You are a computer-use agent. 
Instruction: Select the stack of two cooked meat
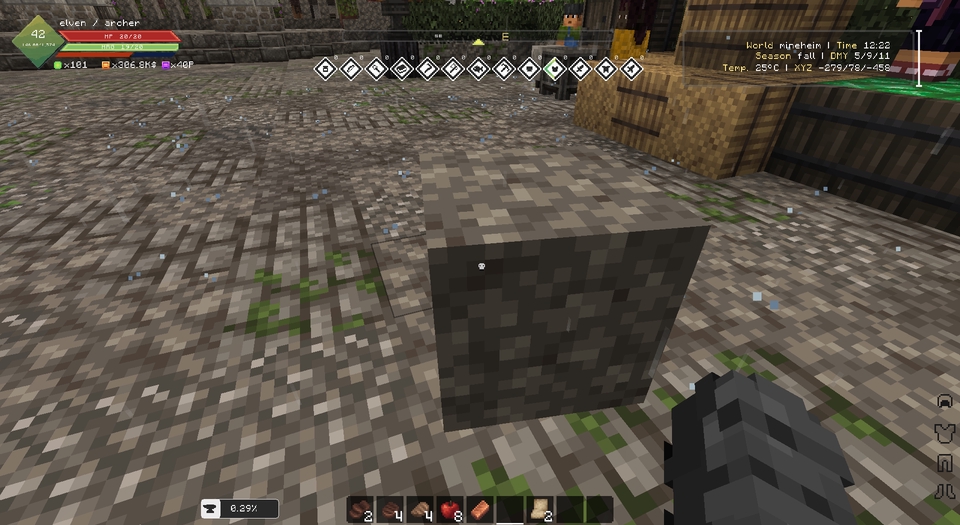[361, 509]
